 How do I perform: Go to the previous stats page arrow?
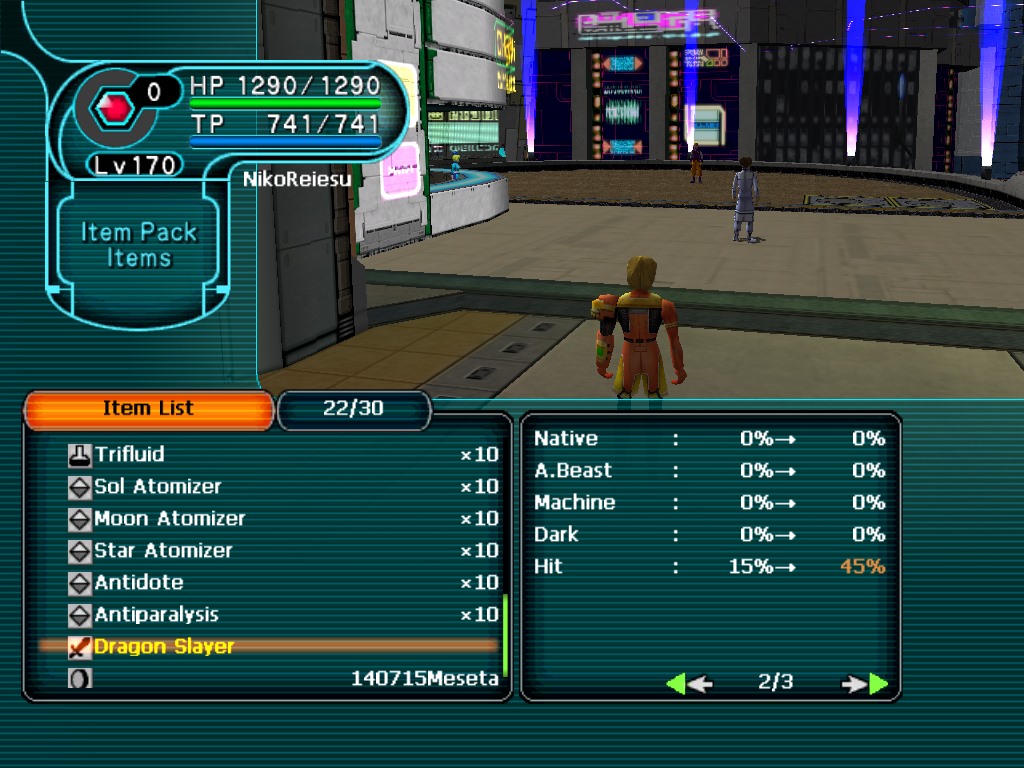tap(688, 684)
